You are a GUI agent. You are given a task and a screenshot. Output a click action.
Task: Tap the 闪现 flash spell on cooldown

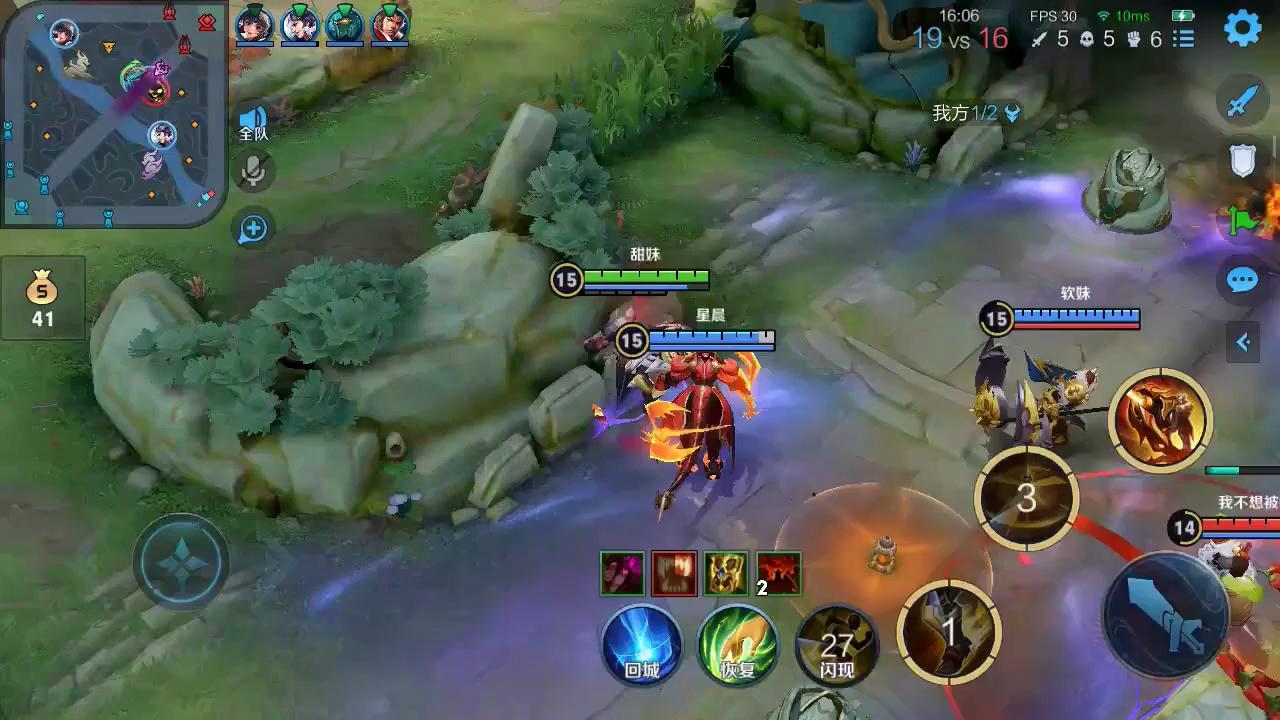coord(836,645)
